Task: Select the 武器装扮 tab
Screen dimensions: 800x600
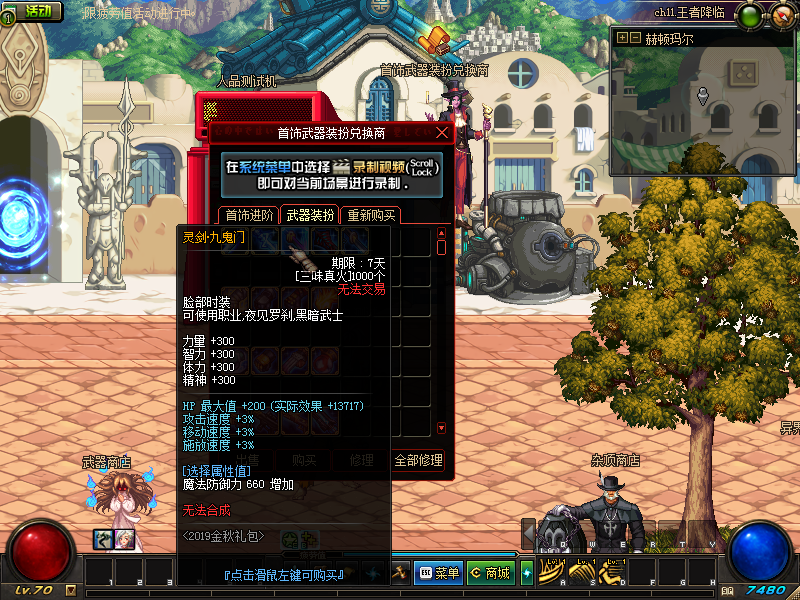Action: click(x=310, y=215)
